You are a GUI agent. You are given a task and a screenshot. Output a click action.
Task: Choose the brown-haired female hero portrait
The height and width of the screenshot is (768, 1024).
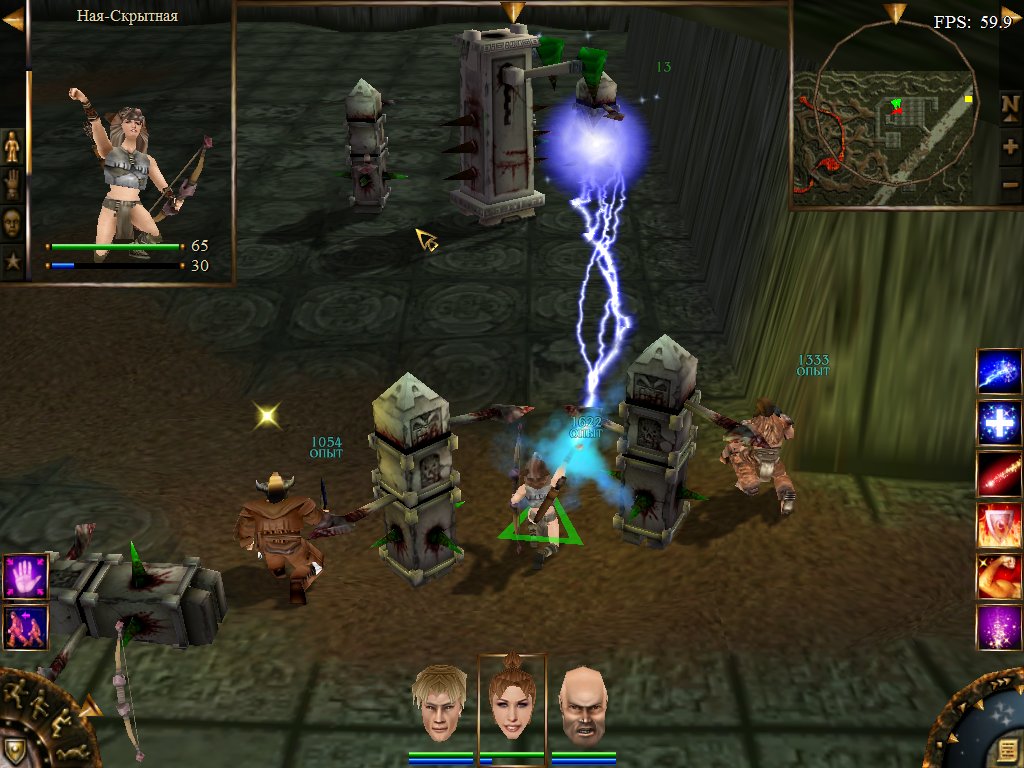(x=512, y=700)
